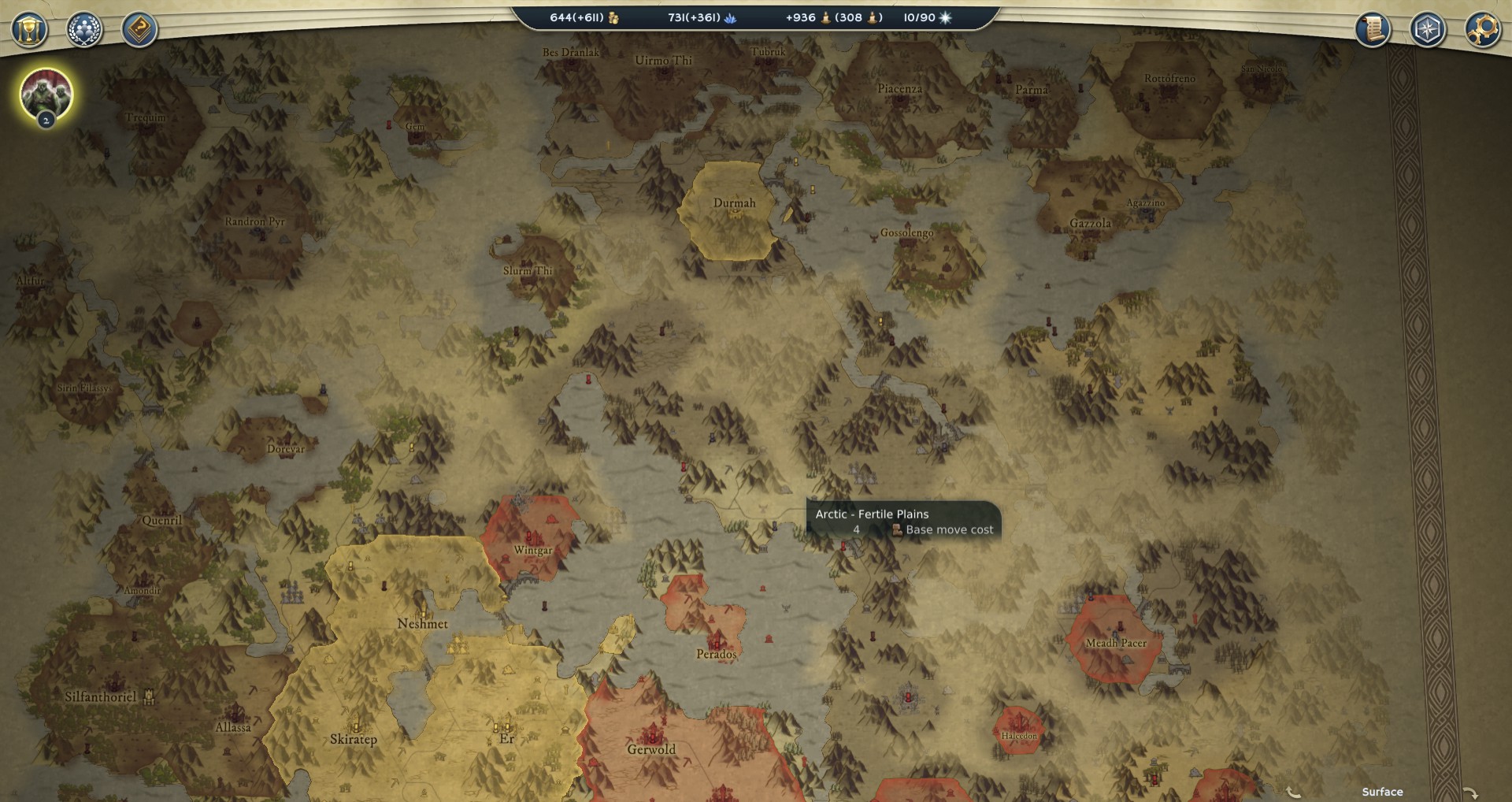Click the question mark tome icon
Viewport: 1512px width, 802px height.
(139, 31)
